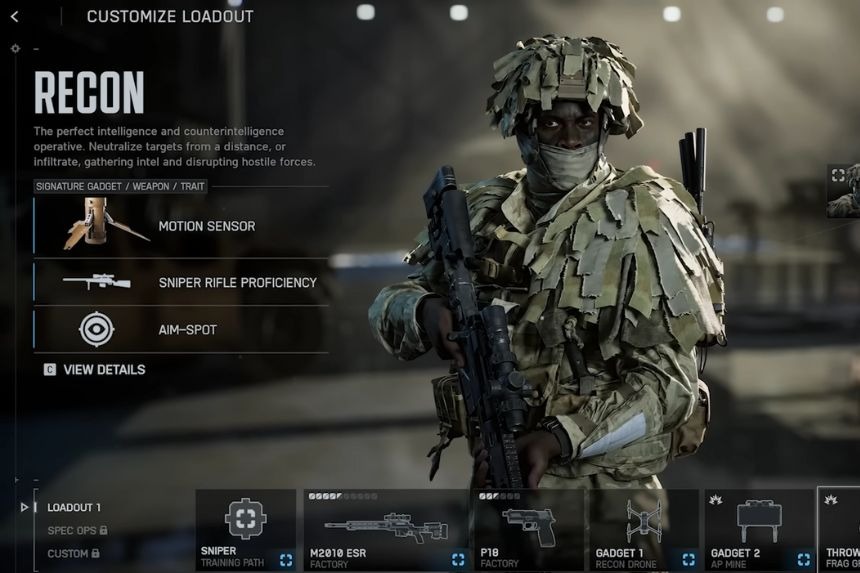Open the Sniper training path slot
Image resolution: width=860 pixels, height=573 pixels.
[246, 530]
